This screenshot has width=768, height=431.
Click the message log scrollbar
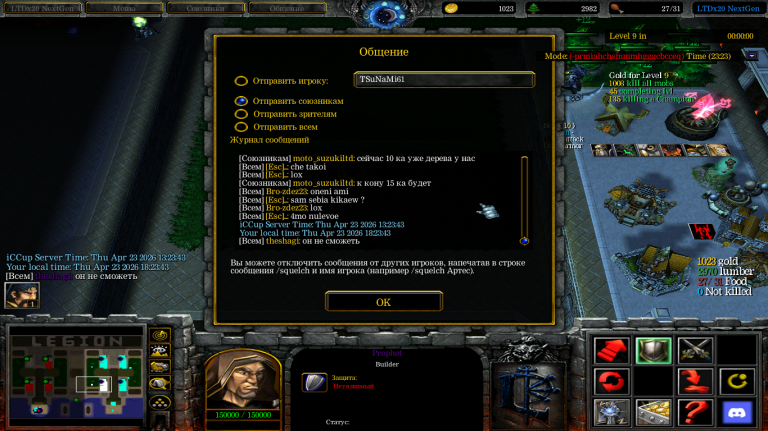pyautogui.click(x=524, y=200)
